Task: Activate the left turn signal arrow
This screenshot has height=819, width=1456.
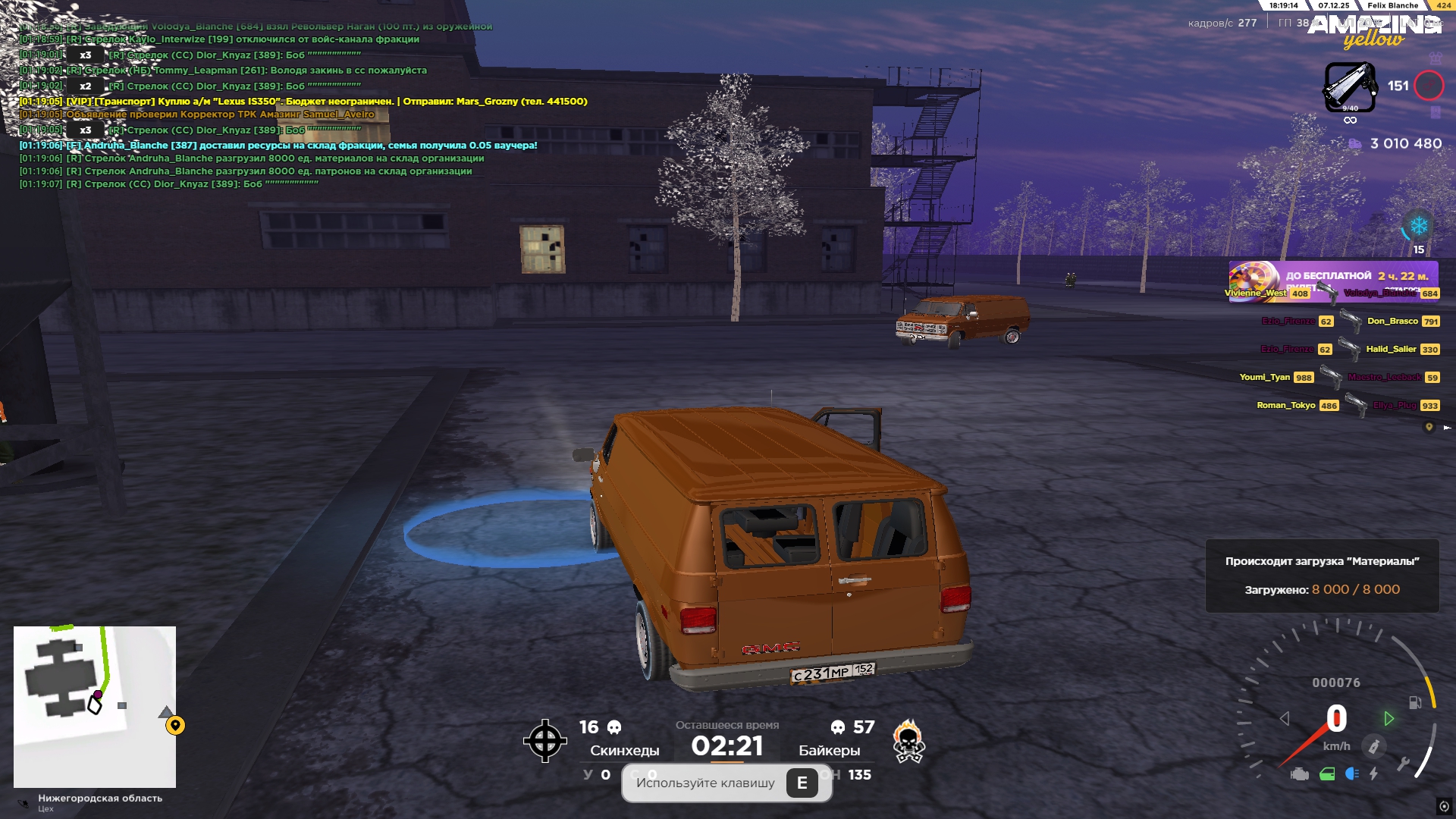Action: 1285,718
